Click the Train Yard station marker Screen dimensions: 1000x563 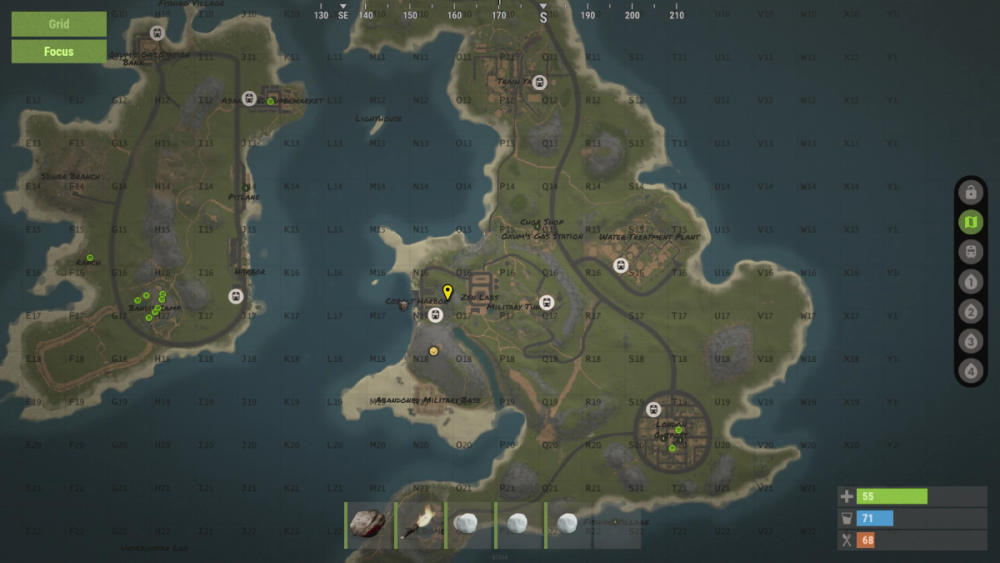pos(539,83)
